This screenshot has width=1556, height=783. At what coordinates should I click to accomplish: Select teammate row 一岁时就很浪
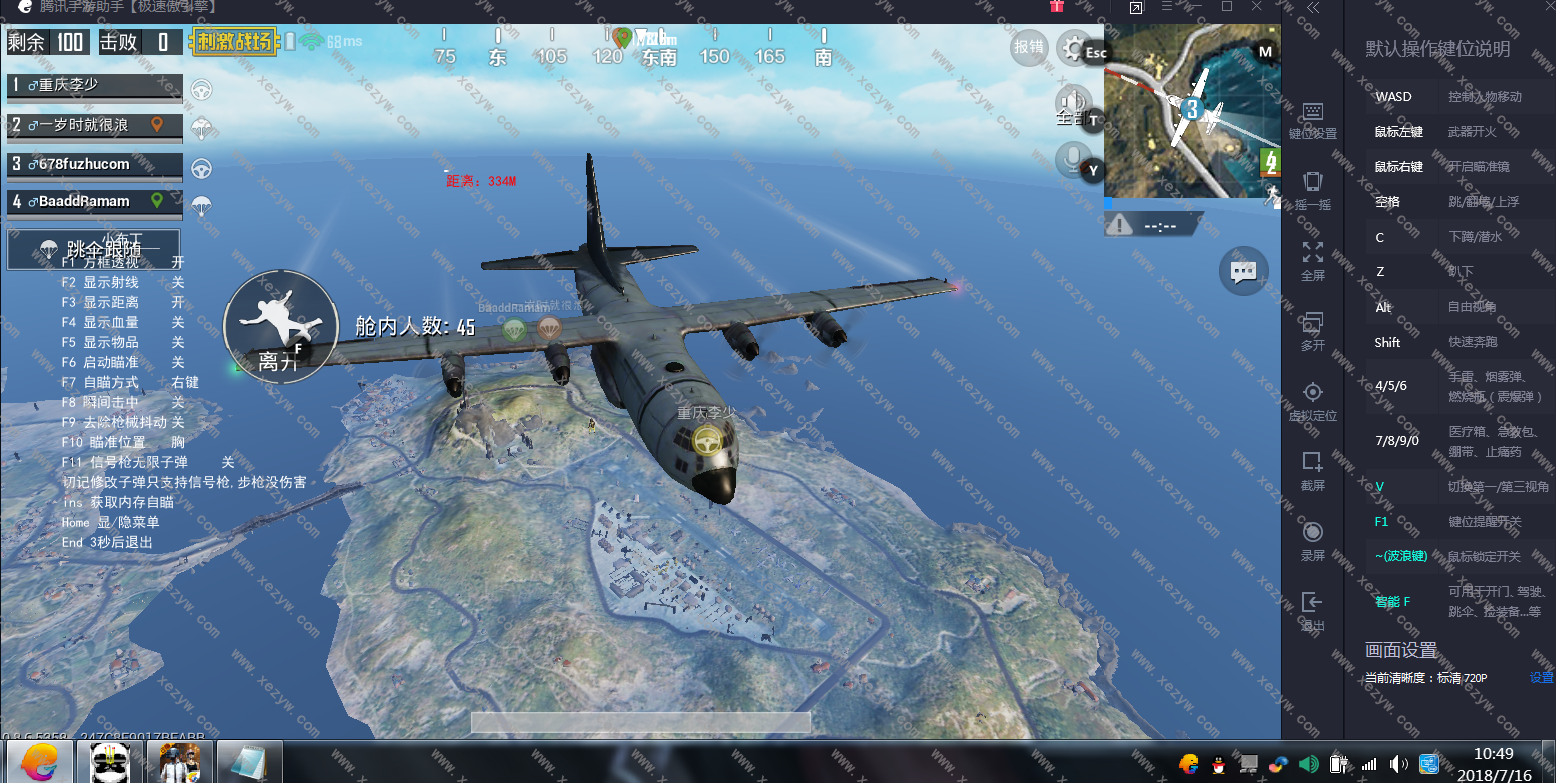(x=95, y=125)
